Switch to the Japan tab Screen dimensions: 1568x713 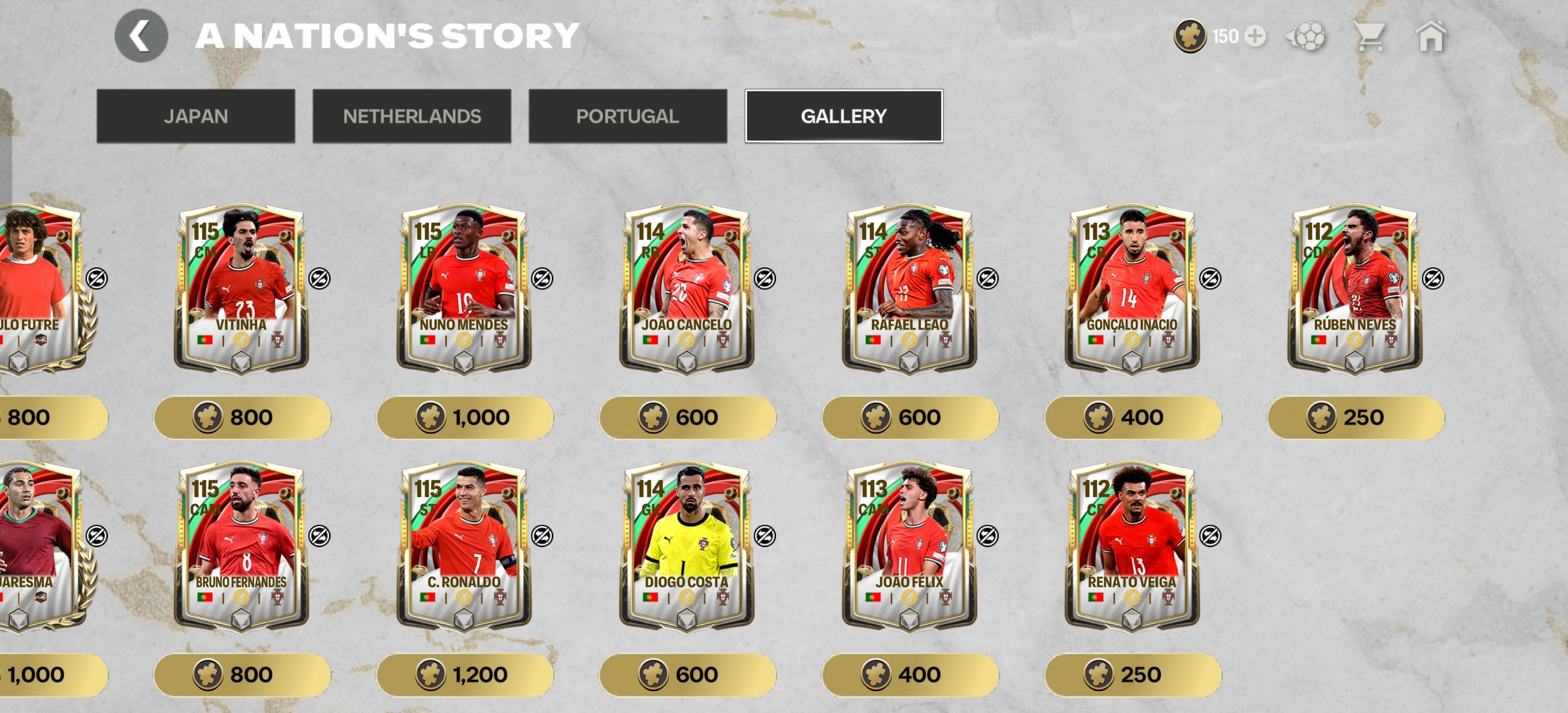click(196, 116)
